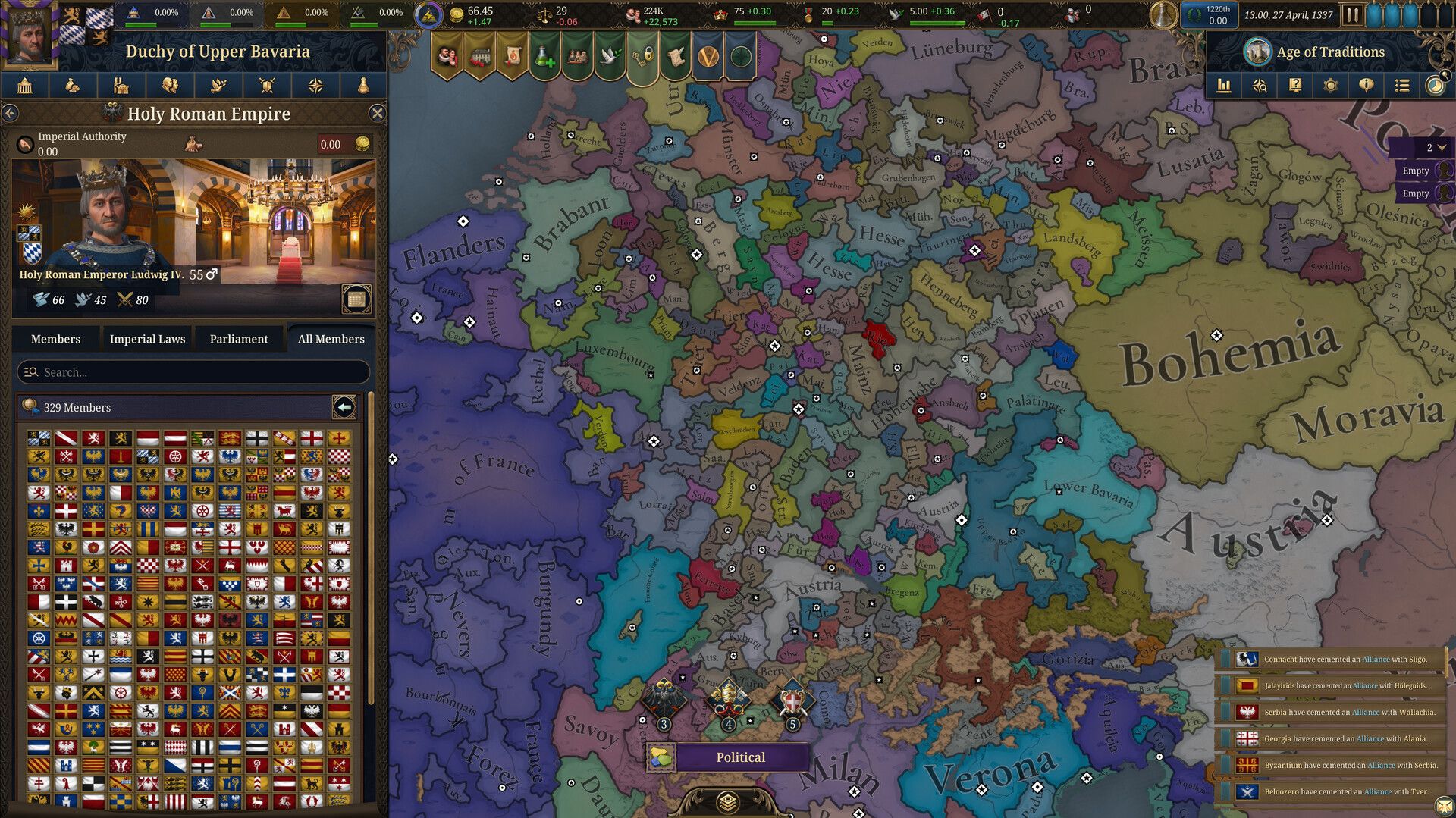
Task: Open the Political map mode selector
Action: [741, 757]
